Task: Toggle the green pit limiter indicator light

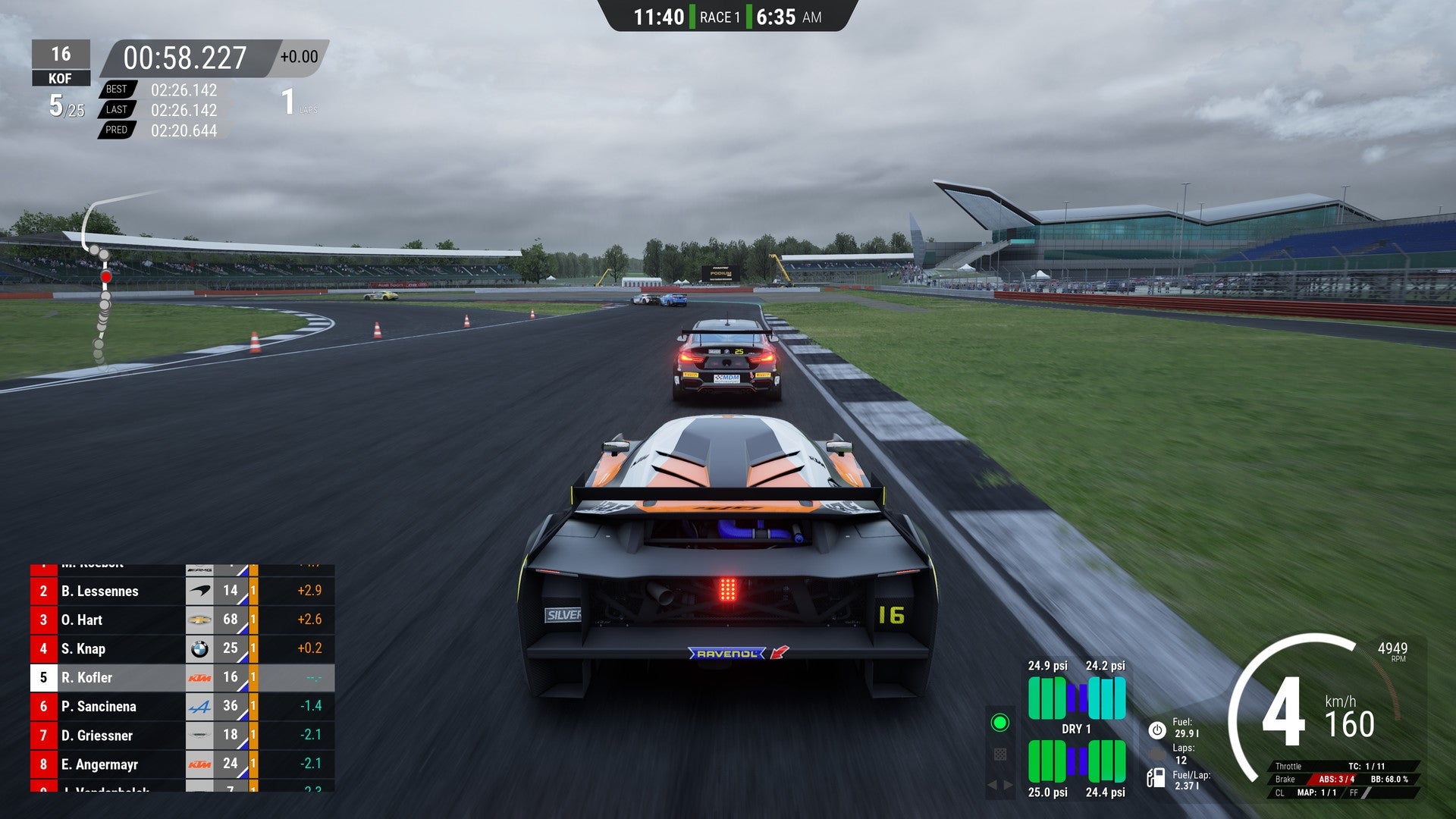Action: (1001, 723)
